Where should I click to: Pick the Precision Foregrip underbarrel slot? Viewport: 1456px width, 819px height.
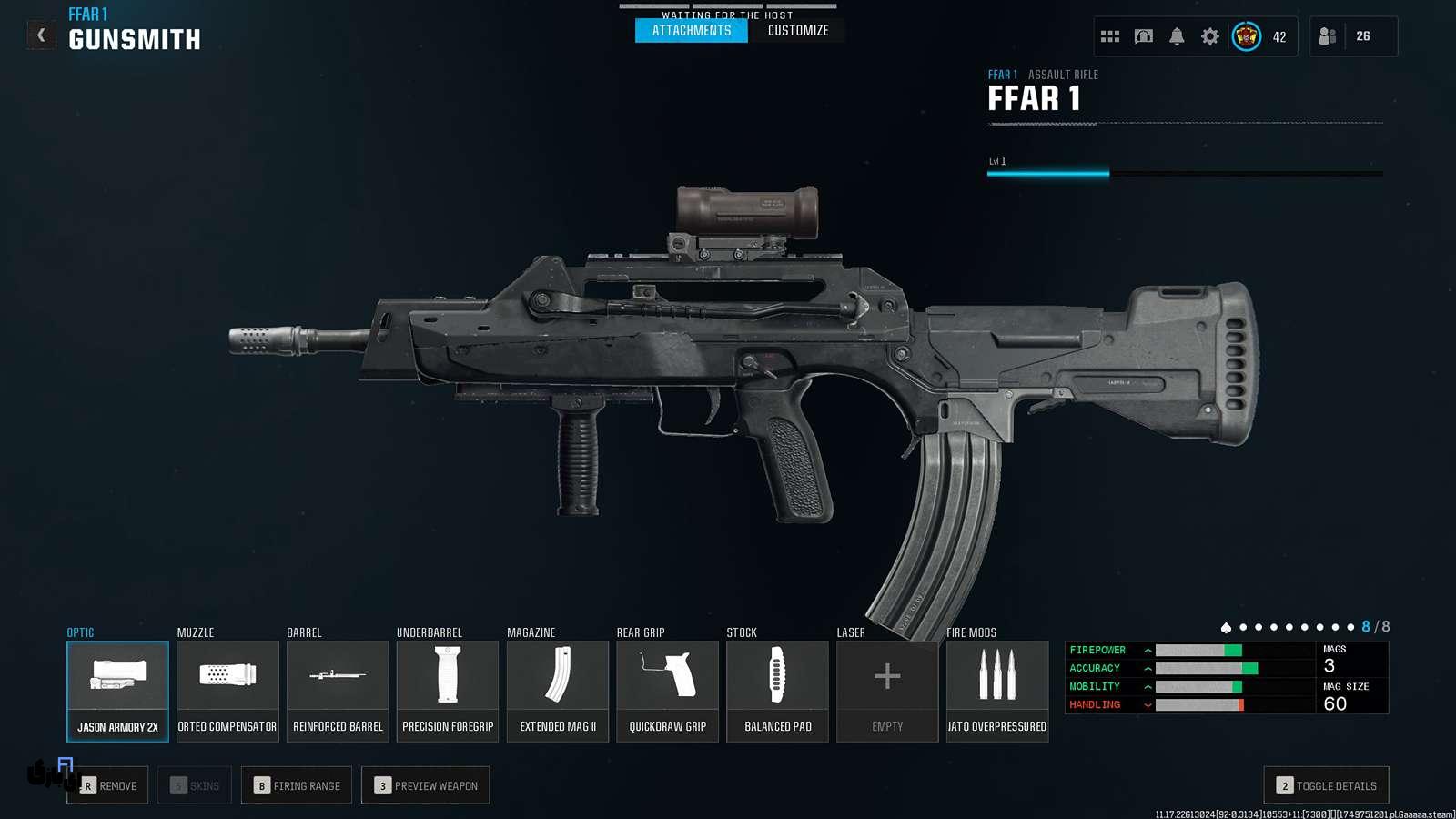[448, 691]
